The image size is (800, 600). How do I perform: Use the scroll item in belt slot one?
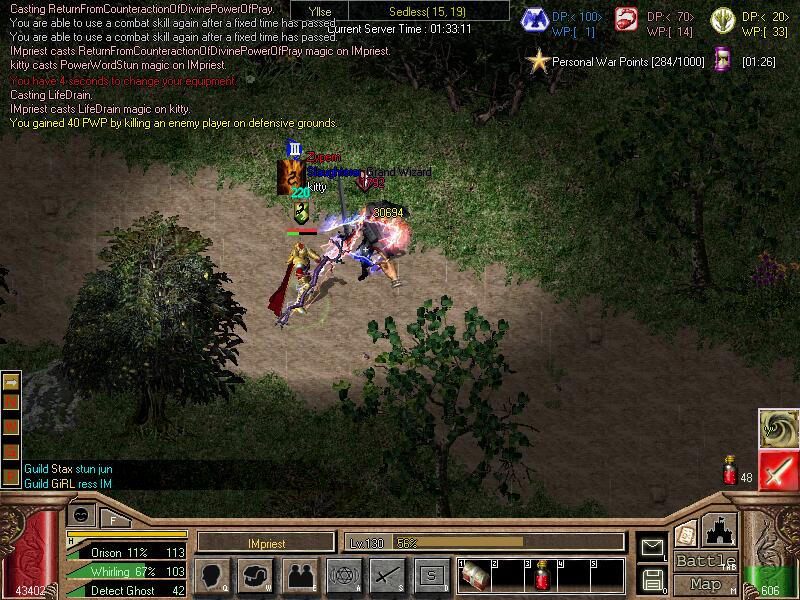point(476,576)
